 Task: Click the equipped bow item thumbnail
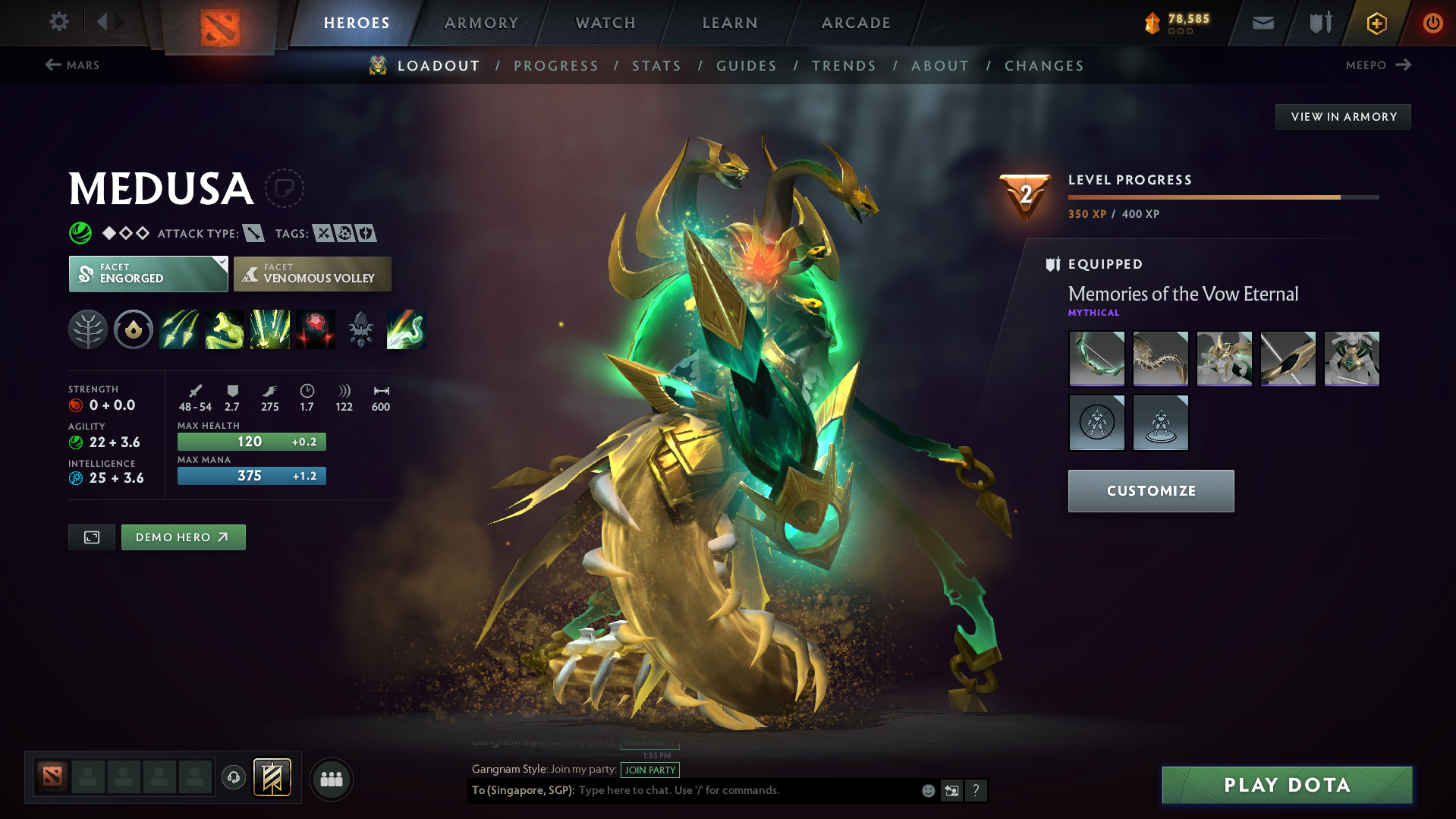(x=1096, y=358)
